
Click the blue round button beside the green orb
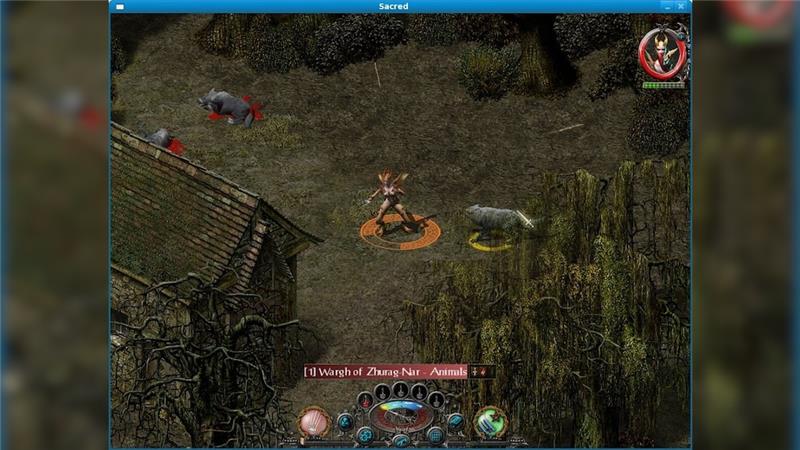point(456,422)
